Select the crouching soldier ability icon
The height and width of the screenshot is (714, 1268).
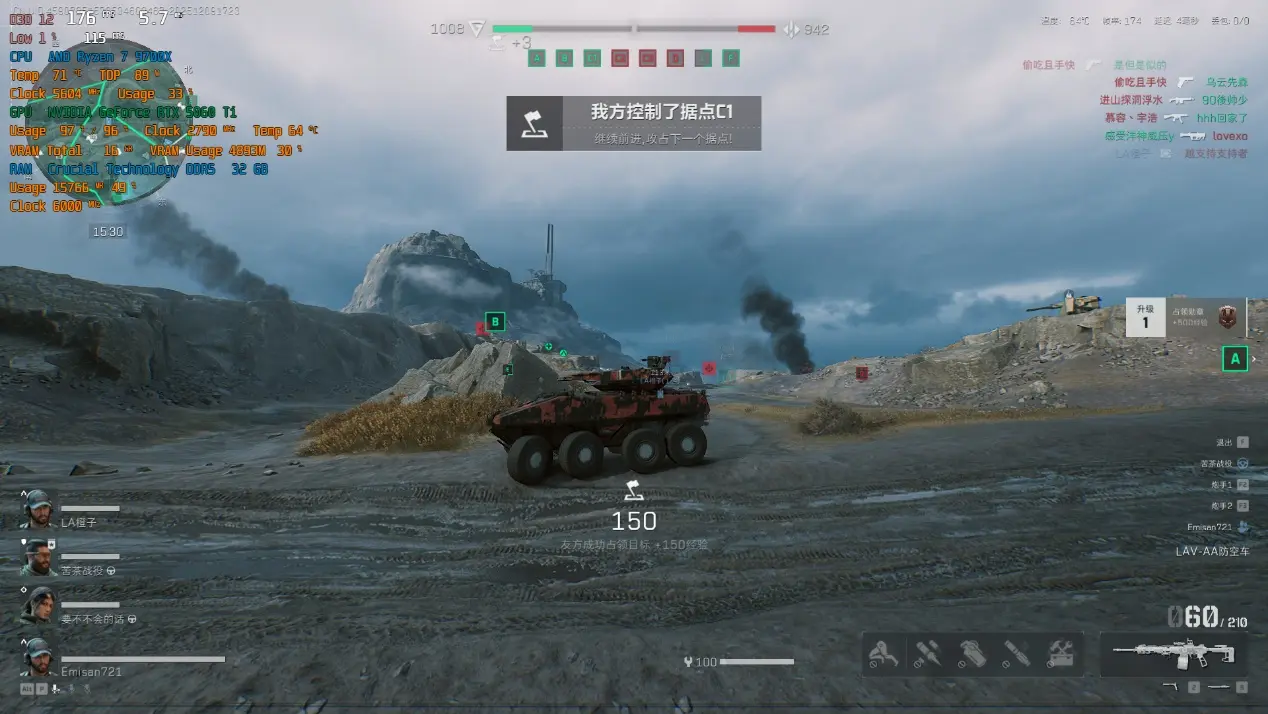882,655
